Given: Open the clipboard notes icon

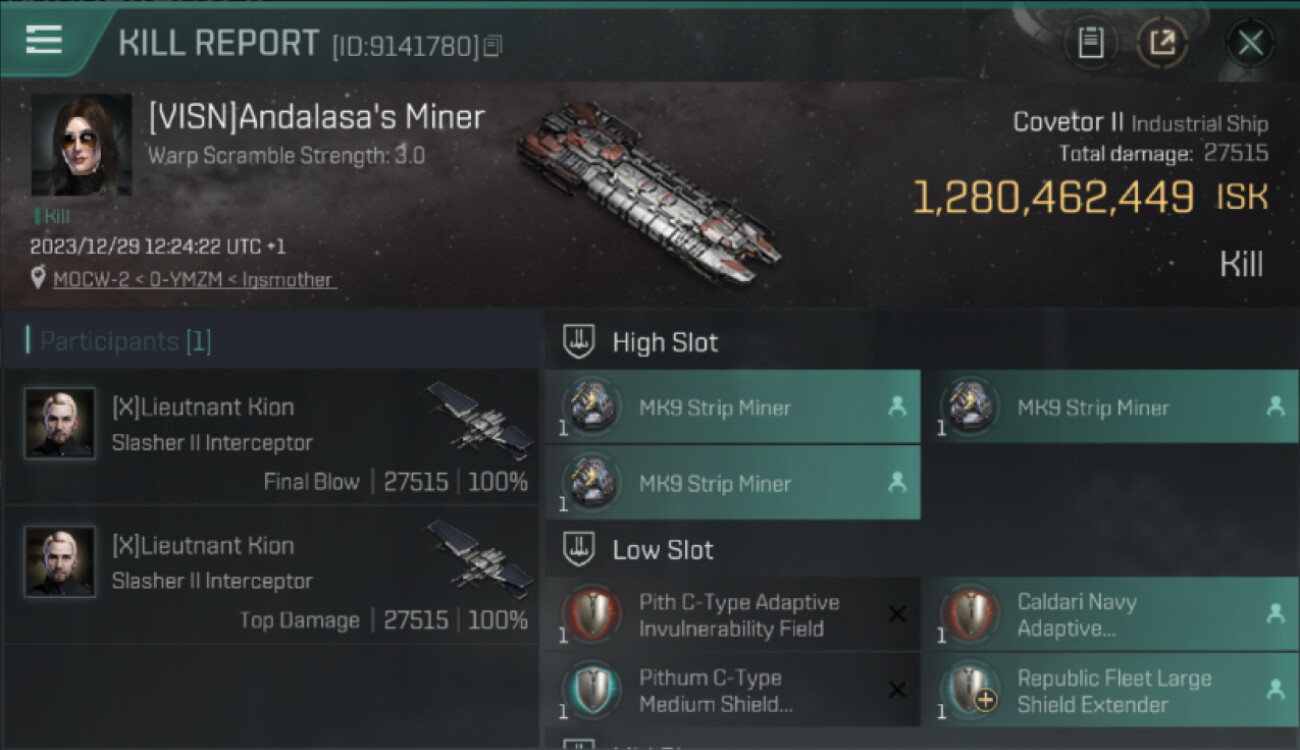Looking at the screenshot, I should tap(1091, 42).
